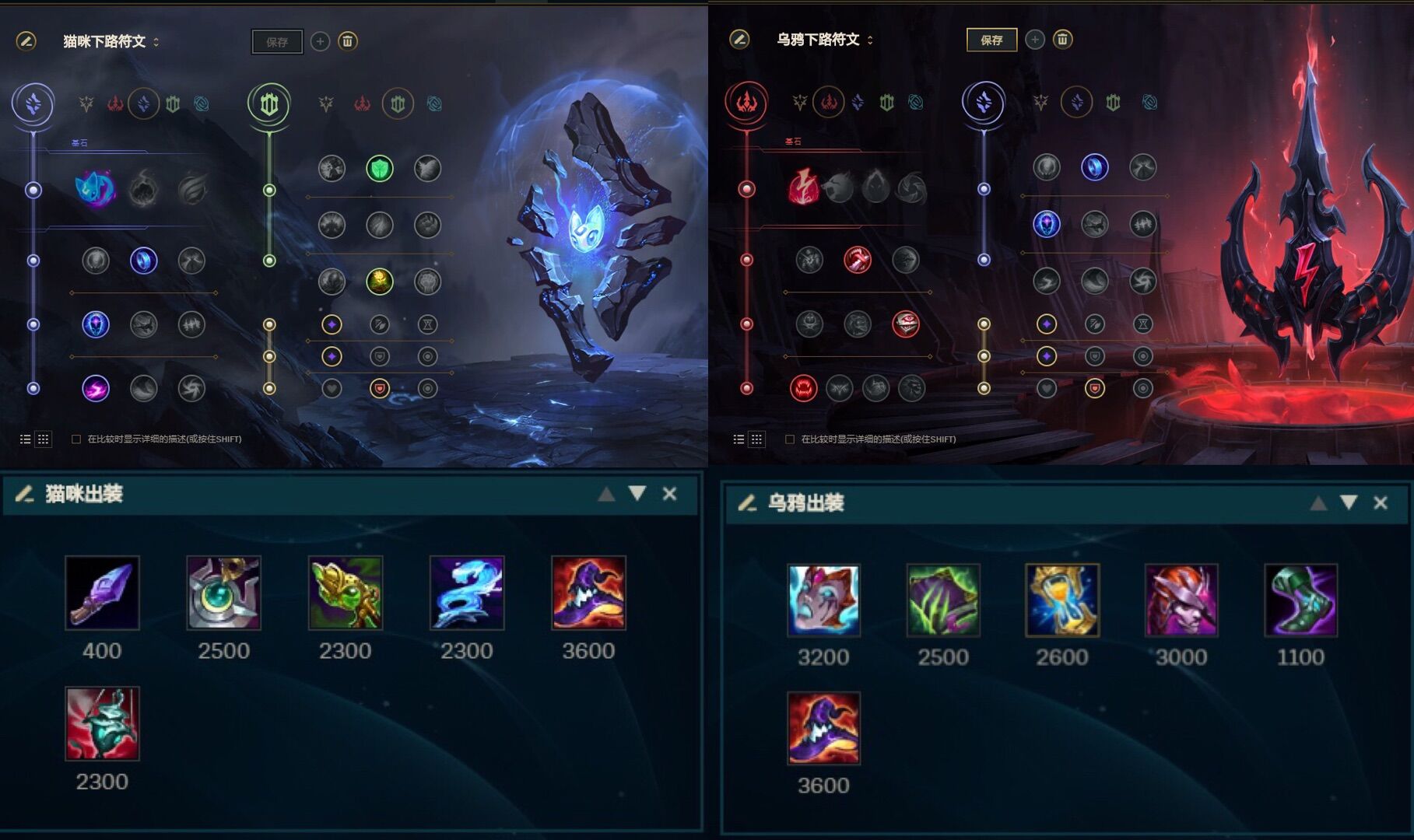The height and width of the screenshot is (840, 1414).
Task: Close the 猫咪出装 item set panel
Action: (669, 494)
